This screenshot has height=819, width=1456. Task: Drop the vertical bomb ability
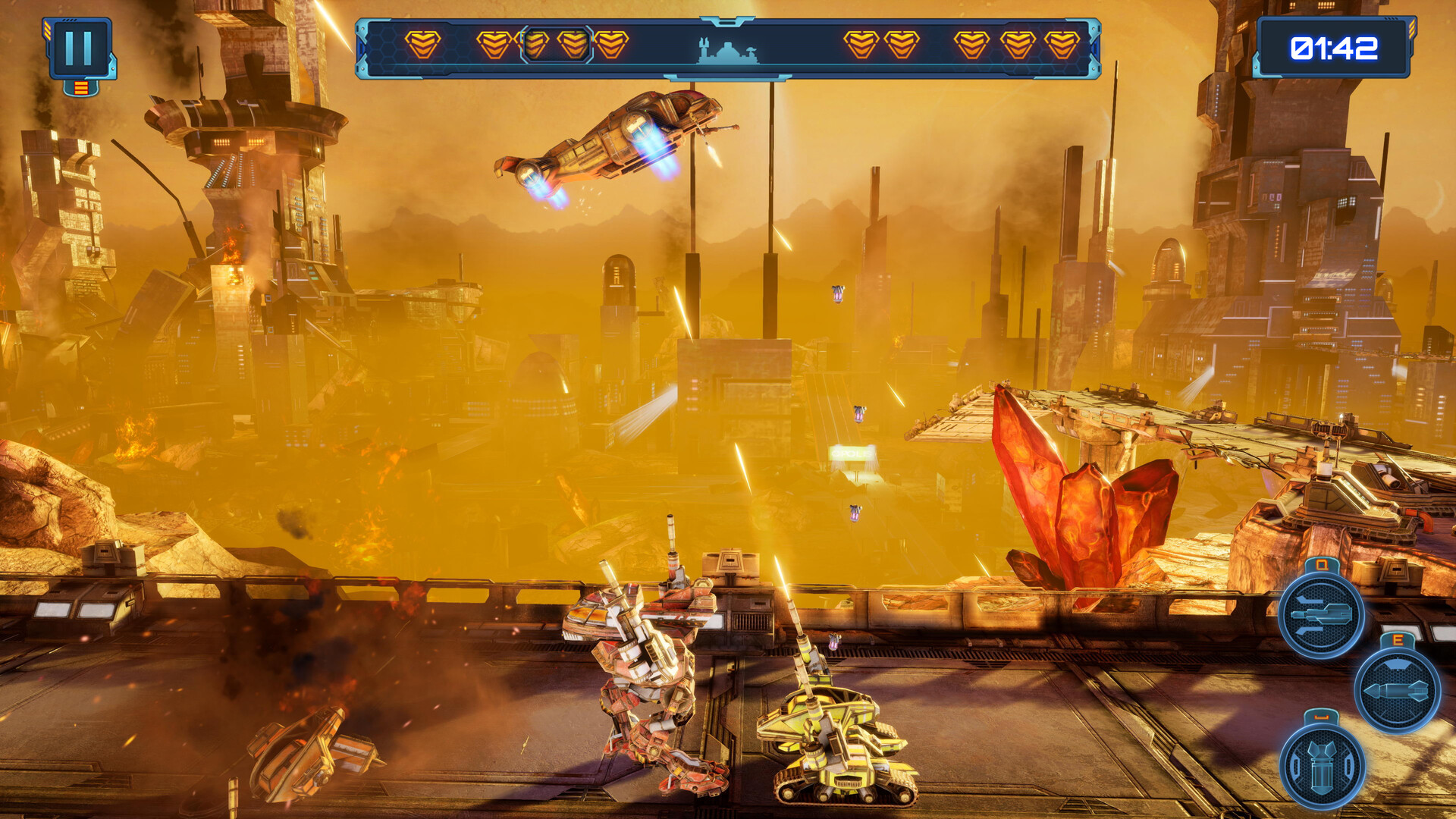[x=1322, y=766]
